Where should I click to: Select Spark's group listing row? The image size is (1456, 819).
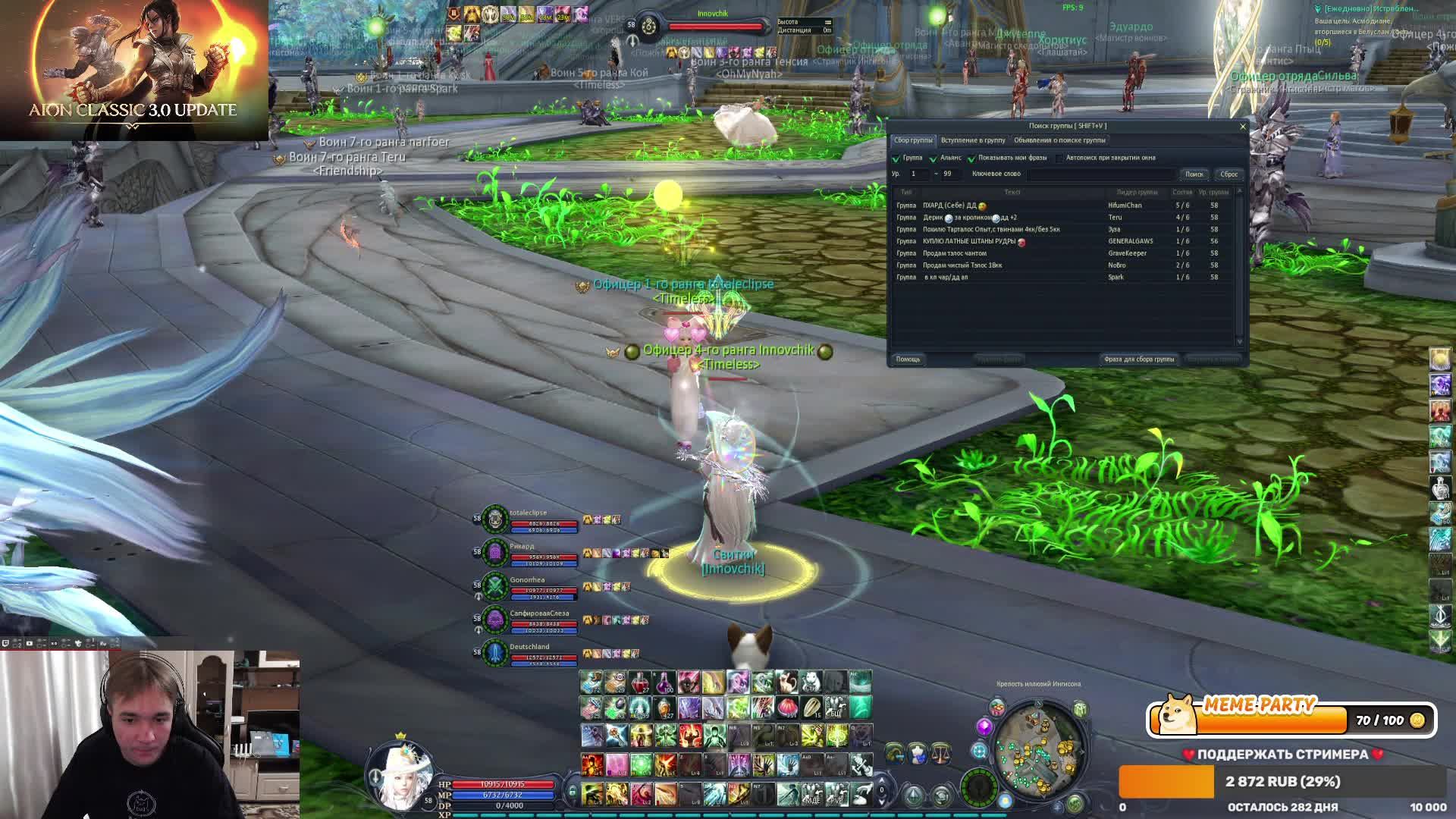pos(1062,278)
